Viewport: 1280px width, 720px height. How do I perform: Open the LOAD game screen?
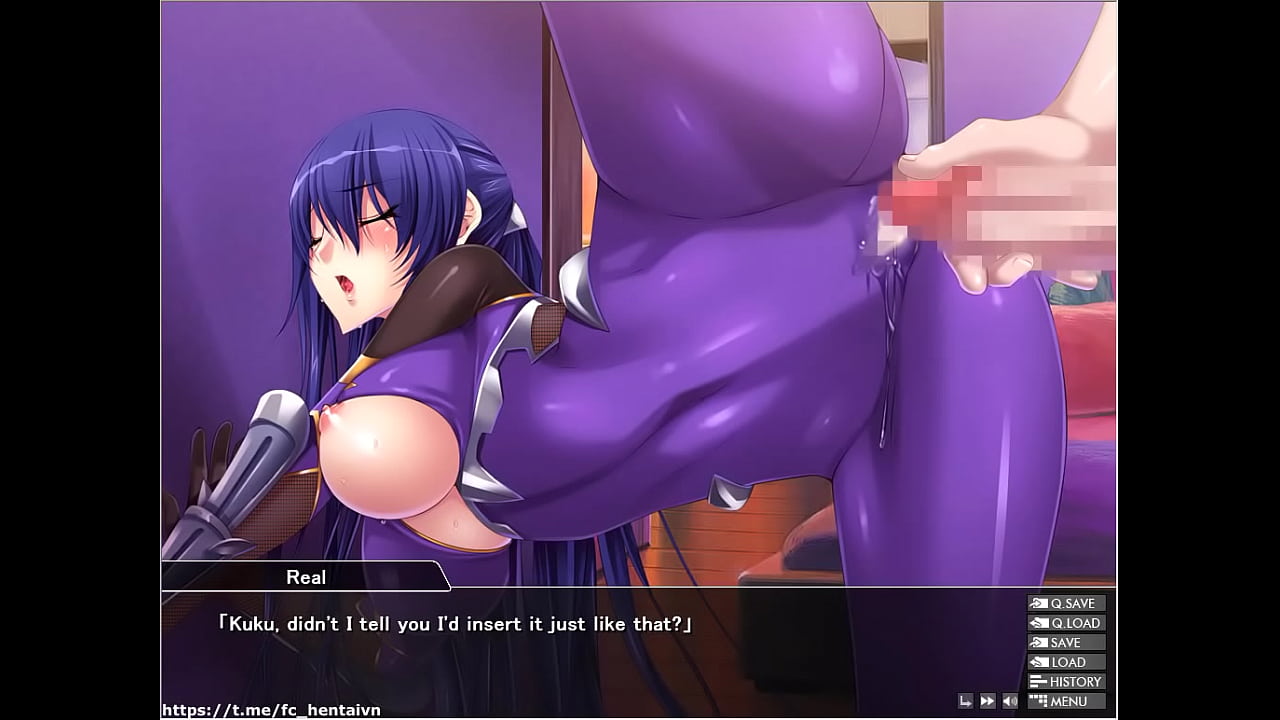coord(1066,662)
